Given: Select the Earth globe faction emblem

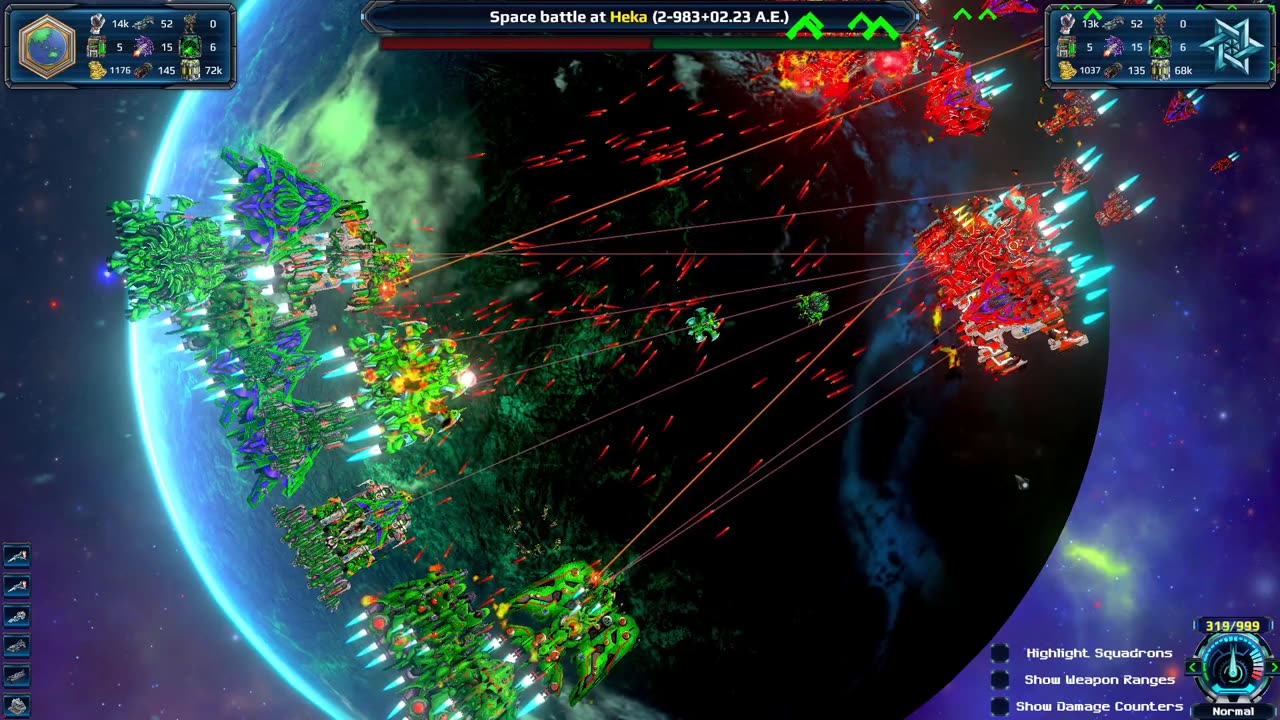Looking at the screenshot, I should (47, 45).
